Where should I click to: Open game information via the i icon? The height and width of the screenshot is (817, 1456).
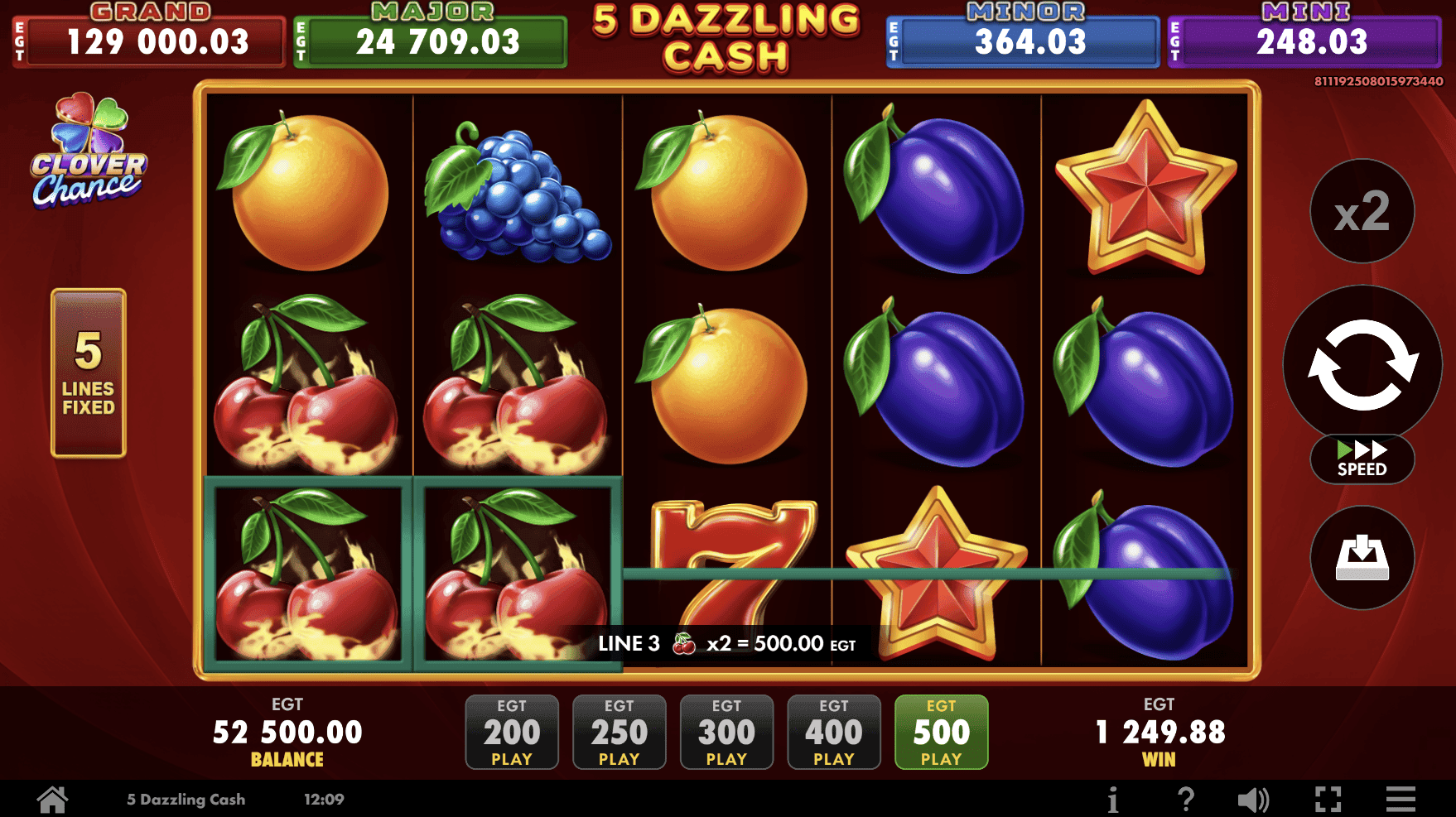(x=1112, y=798)
